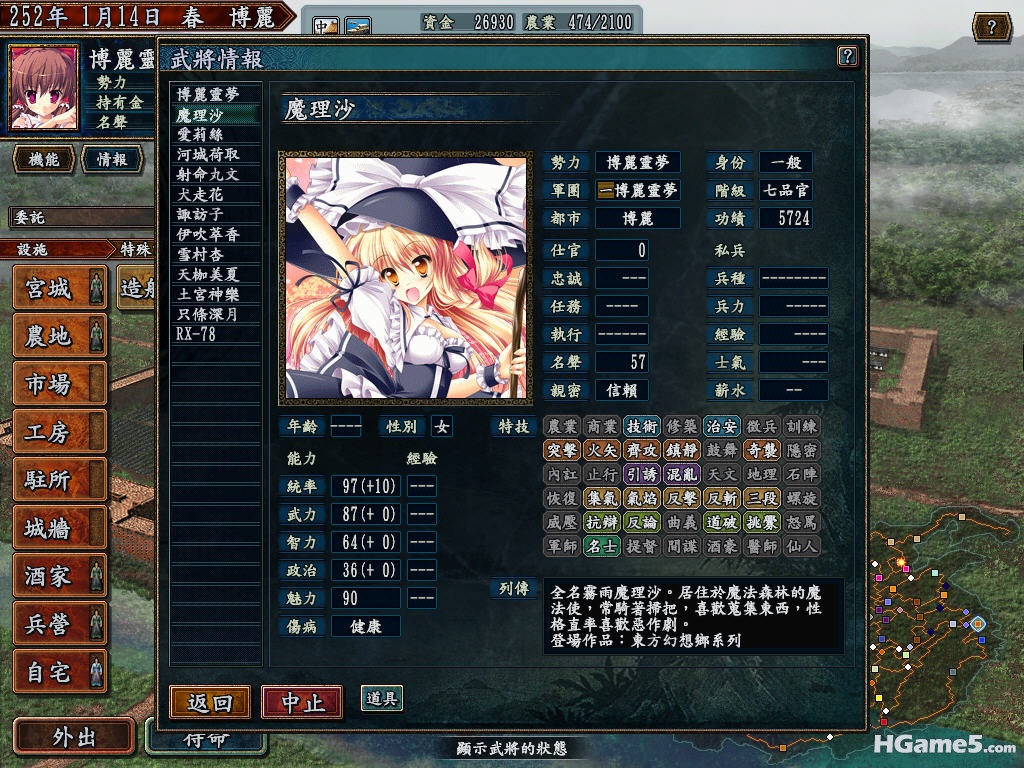
Task: Select 伊吹萃香 in the officer list
Action: click(x=208, y=234)
